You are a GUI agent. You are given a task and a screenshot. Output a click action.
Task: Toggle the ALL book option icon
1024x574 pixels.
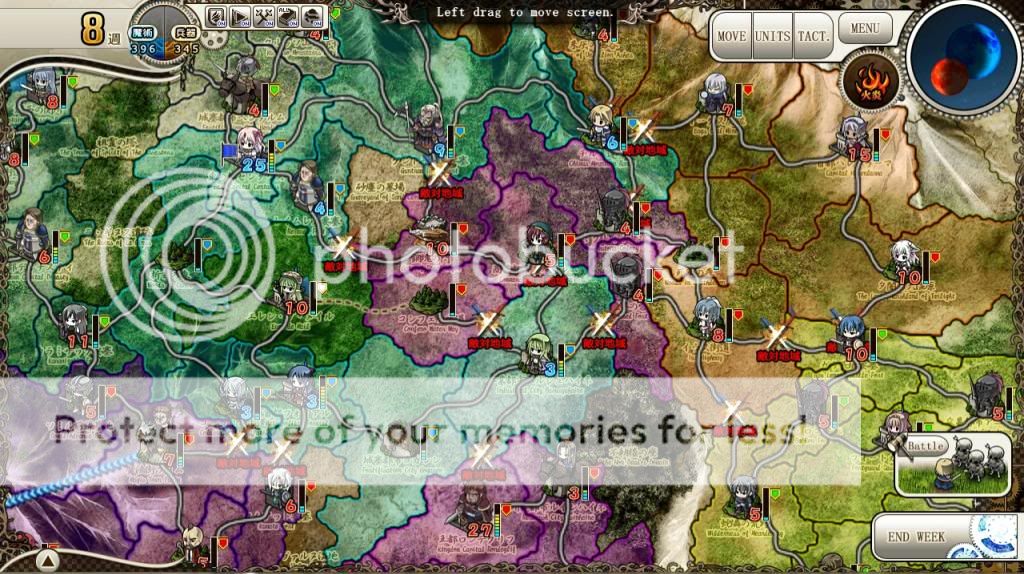(x=288, y=16)
